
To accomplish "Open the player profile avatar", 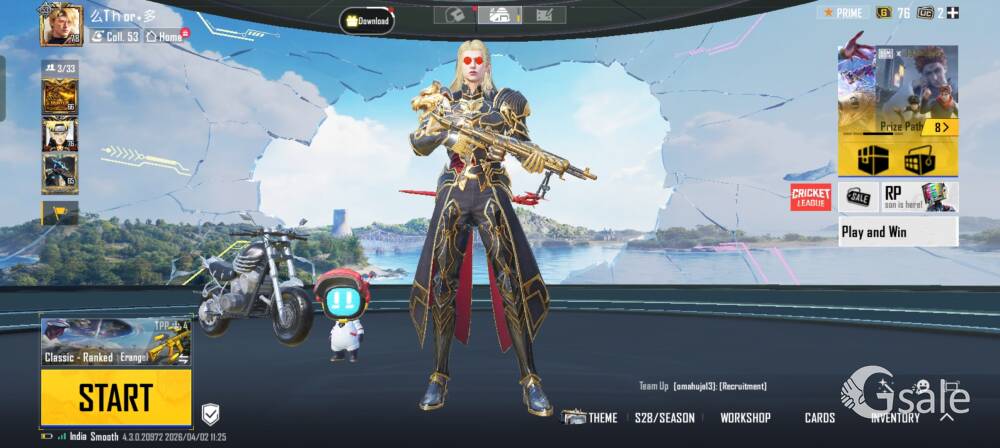I will coord(61,24).
